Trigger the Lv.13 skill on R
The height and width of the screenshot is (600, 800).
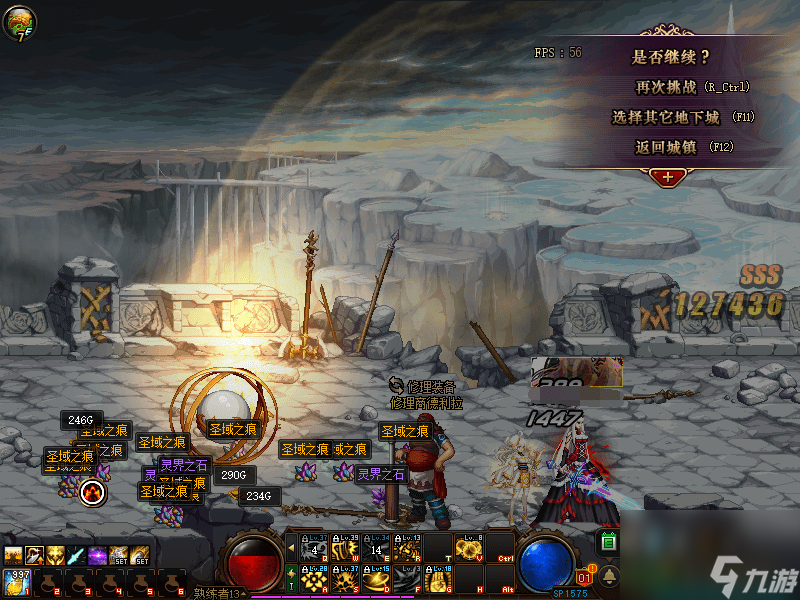(407, 548)
